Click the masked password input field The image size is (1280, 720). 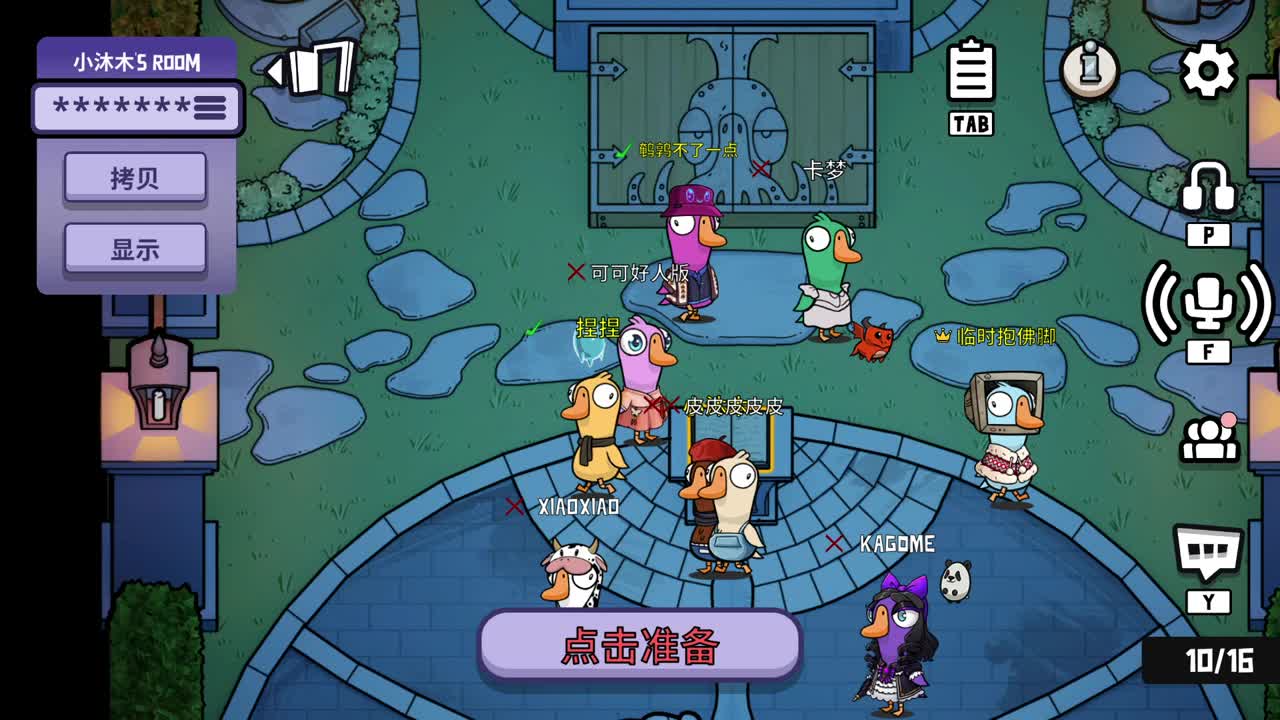[120, 107]
